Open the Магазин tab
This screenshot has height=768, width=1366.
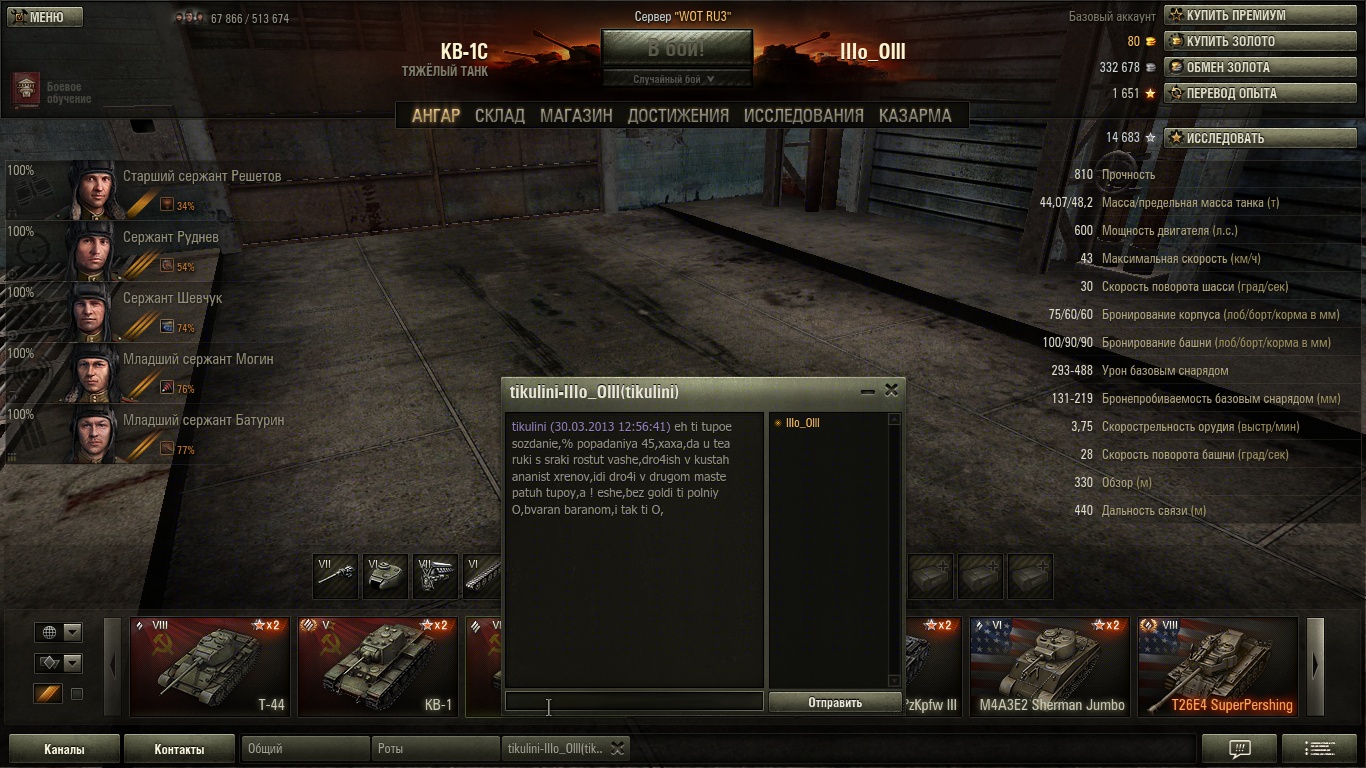576,115
